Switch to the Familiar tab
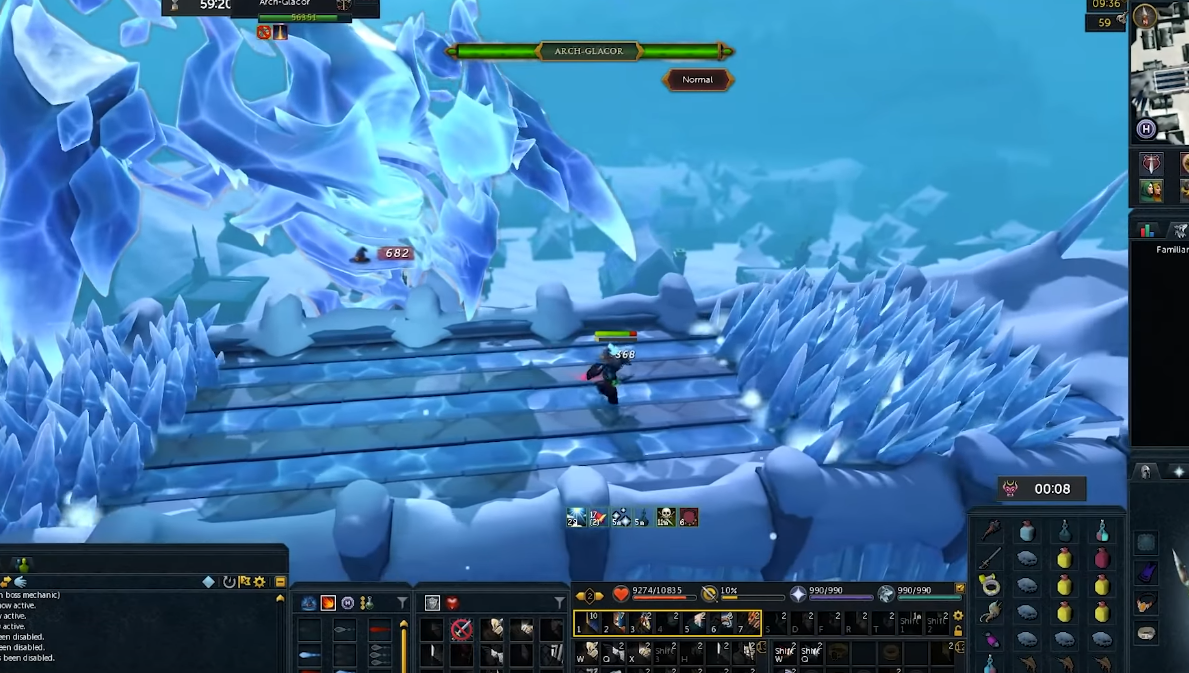Screen dimensions: 1189x673 [x=1178, y=231]
